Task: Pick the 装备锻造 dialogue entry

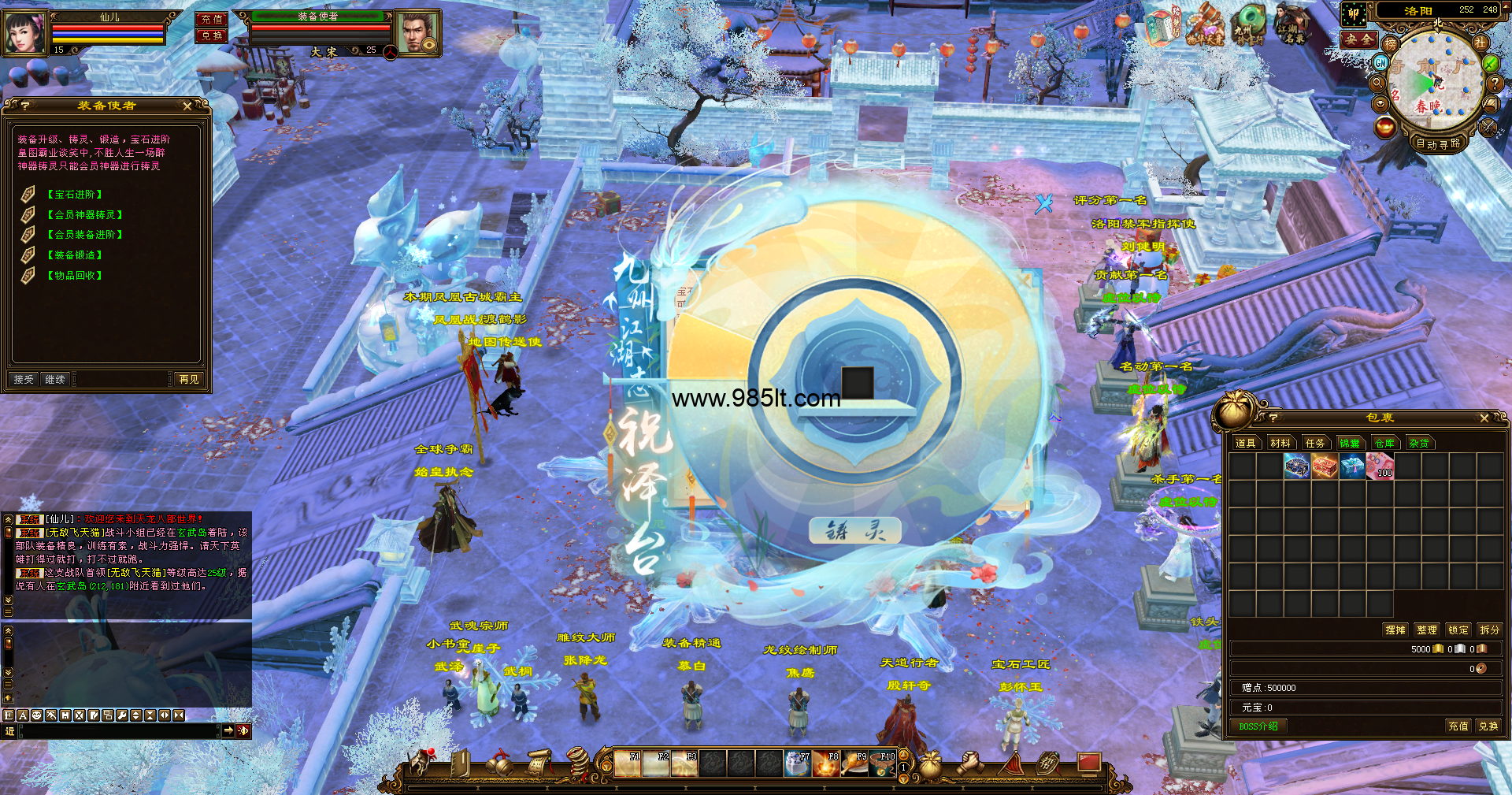Action: coord(75,255)
